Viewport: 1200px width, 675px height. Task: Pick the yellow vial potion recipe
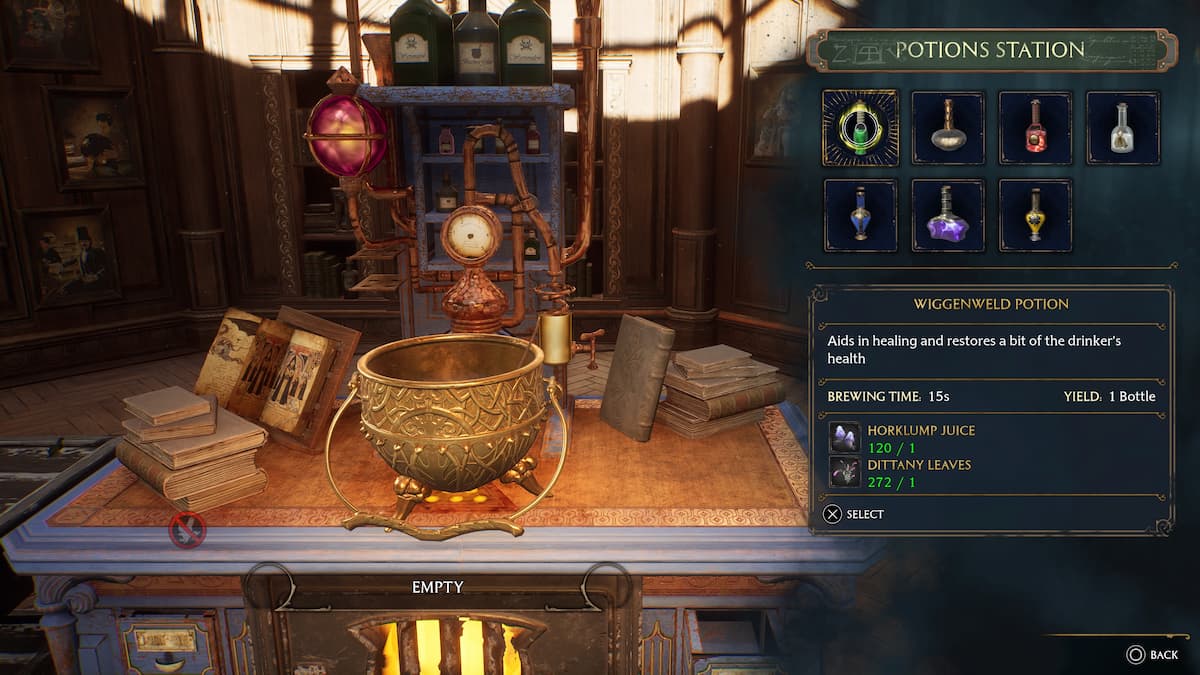pos(1035,215)
